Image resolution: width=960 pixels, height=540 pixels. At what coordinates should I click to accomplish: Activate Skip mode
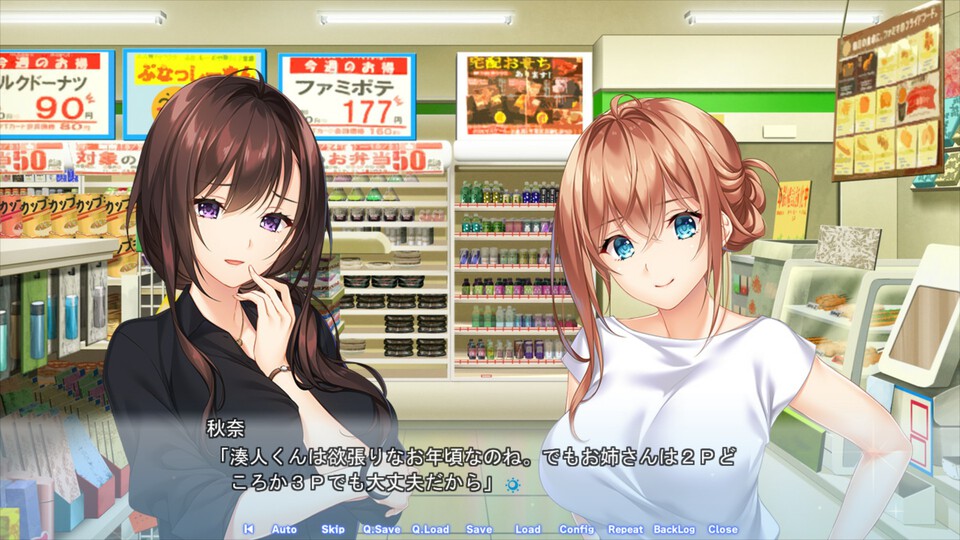tap(333, 529)
